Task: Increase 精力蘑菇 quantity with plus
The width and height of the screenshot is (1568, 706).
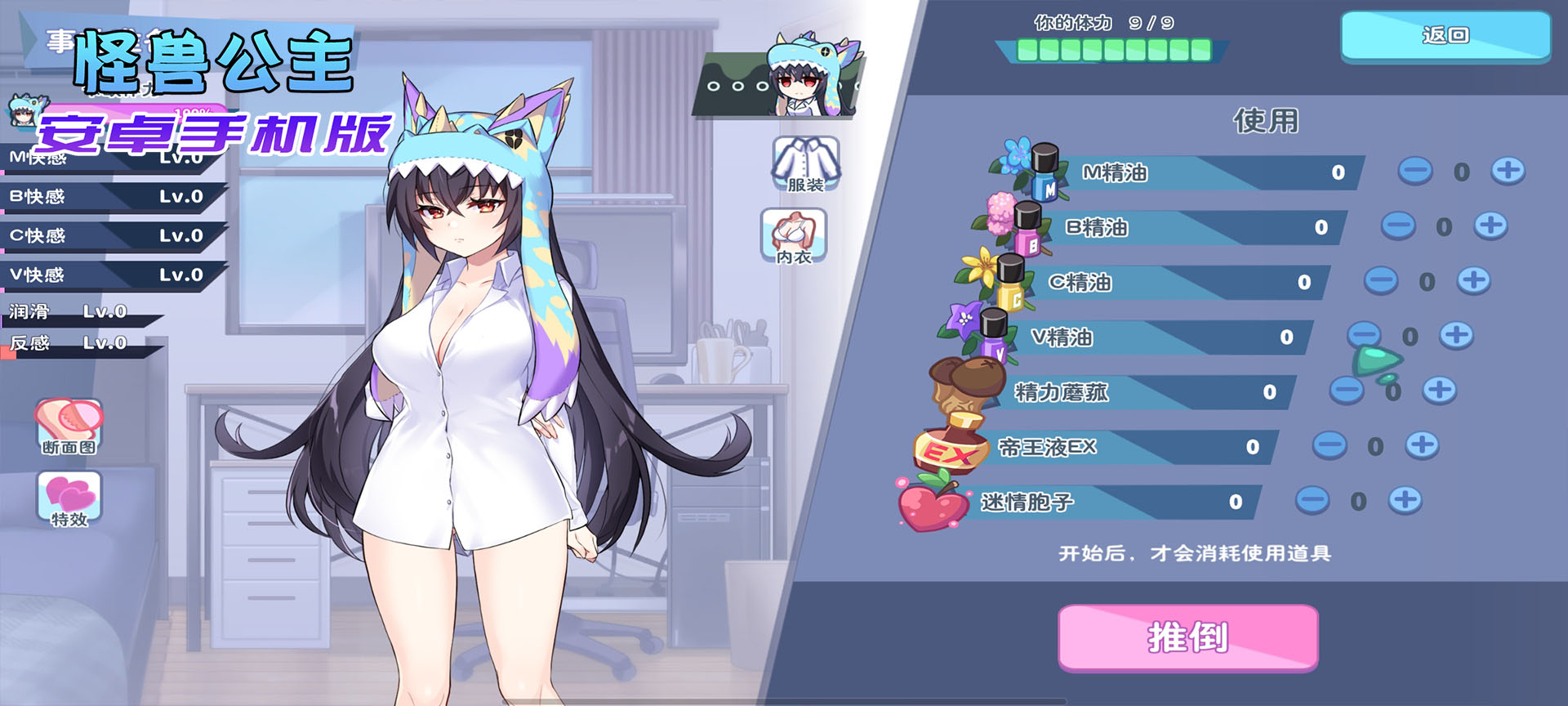Action: [x=1439, y=391]
